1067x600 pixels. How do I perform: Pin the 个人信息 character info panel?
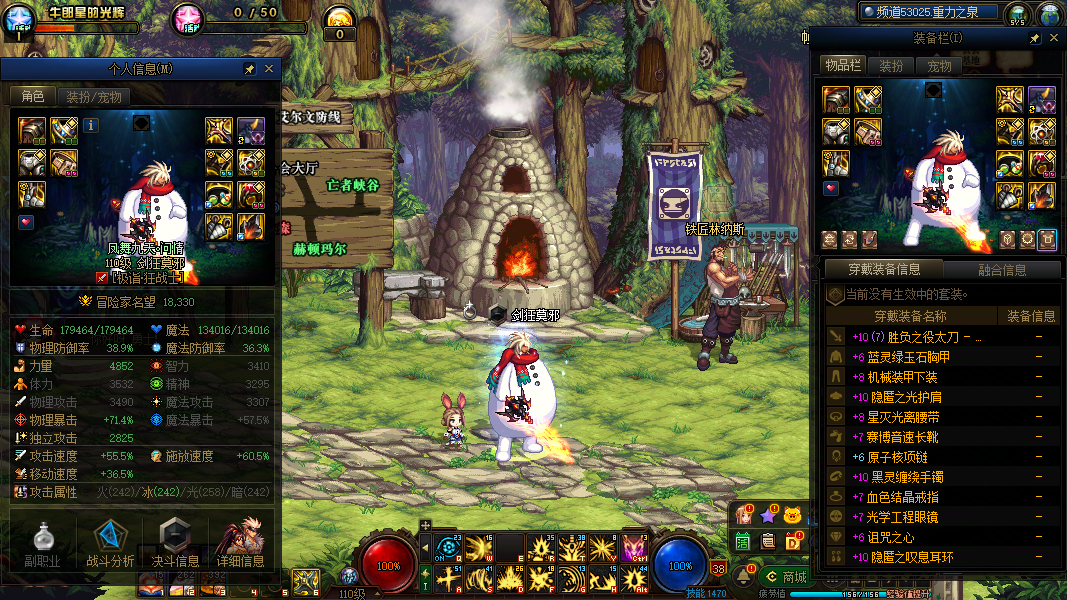click(249, 70)
